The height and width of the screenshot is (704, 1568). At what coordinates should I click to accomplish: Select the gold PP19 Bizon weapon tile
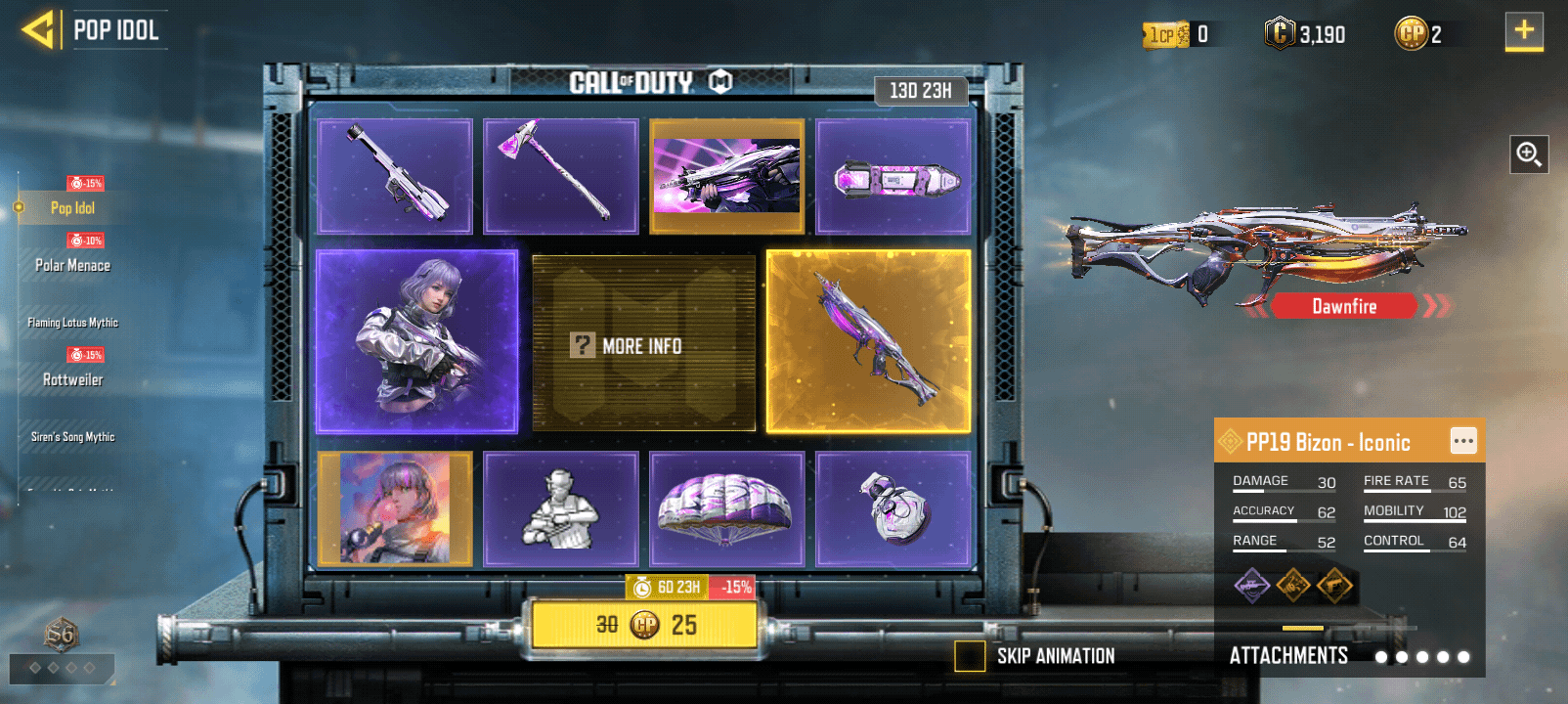[x=868, y=341]
